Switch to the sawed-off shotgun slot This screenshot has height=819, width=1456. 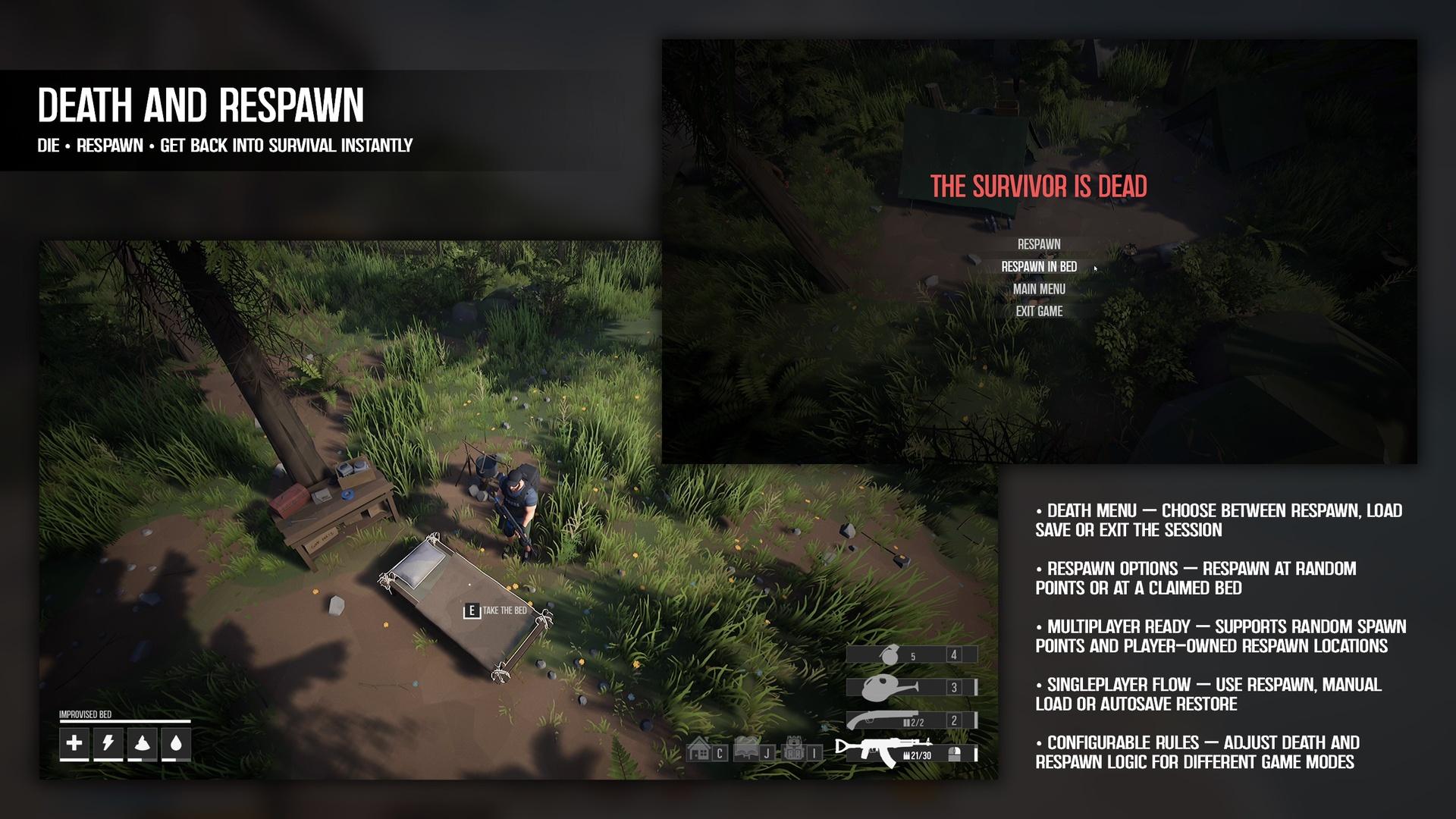(x=911, y=720)
